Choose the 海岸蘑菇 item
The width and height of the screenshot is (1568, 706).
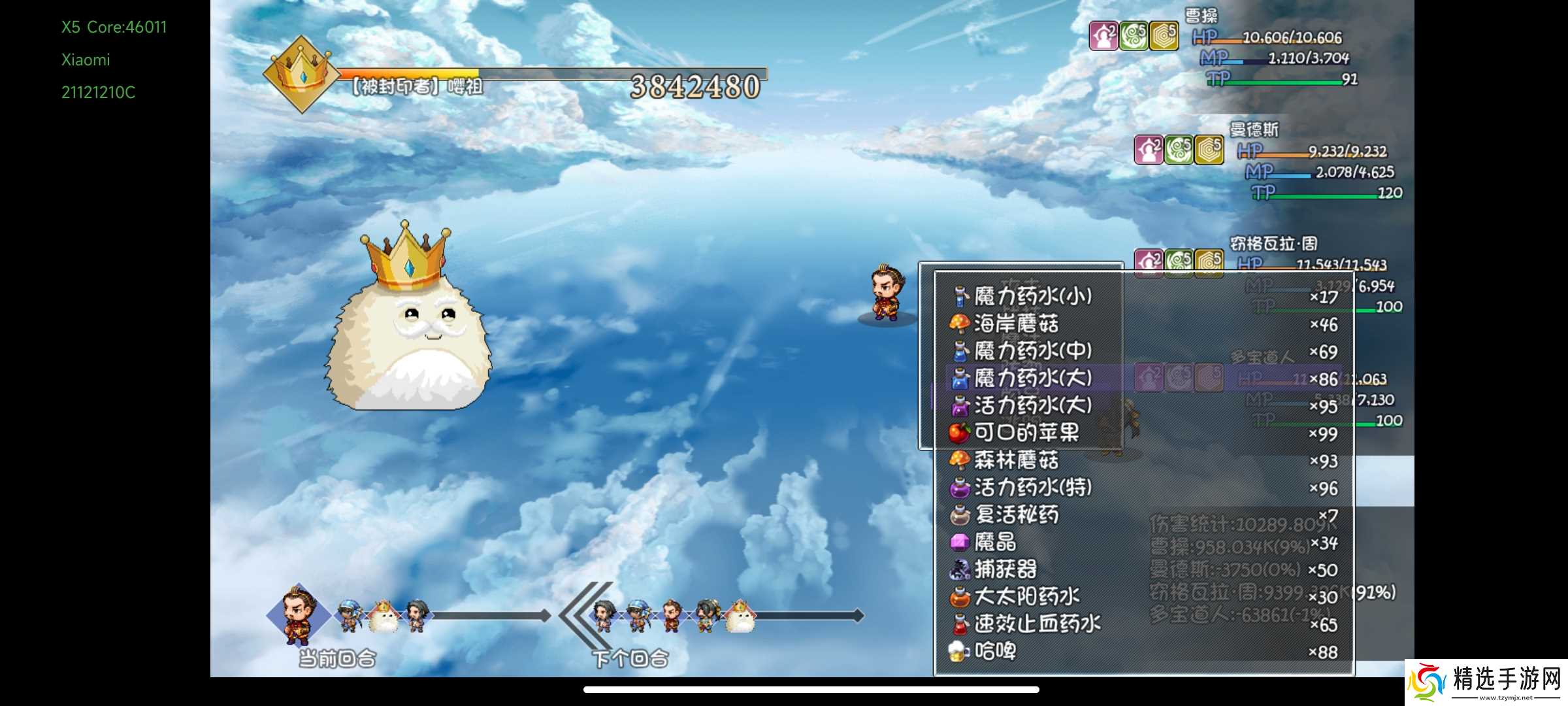[1016, 324]
